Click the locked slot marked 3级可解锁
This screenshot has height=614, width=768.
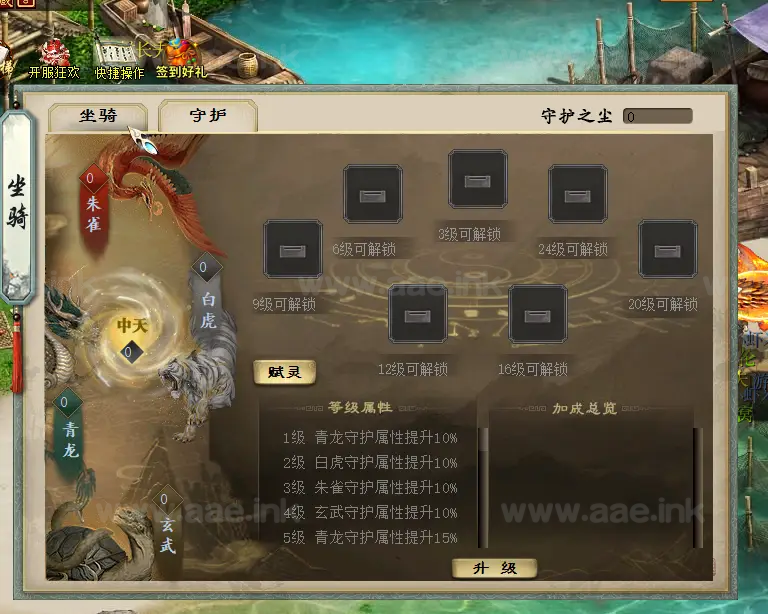[478, 179]
